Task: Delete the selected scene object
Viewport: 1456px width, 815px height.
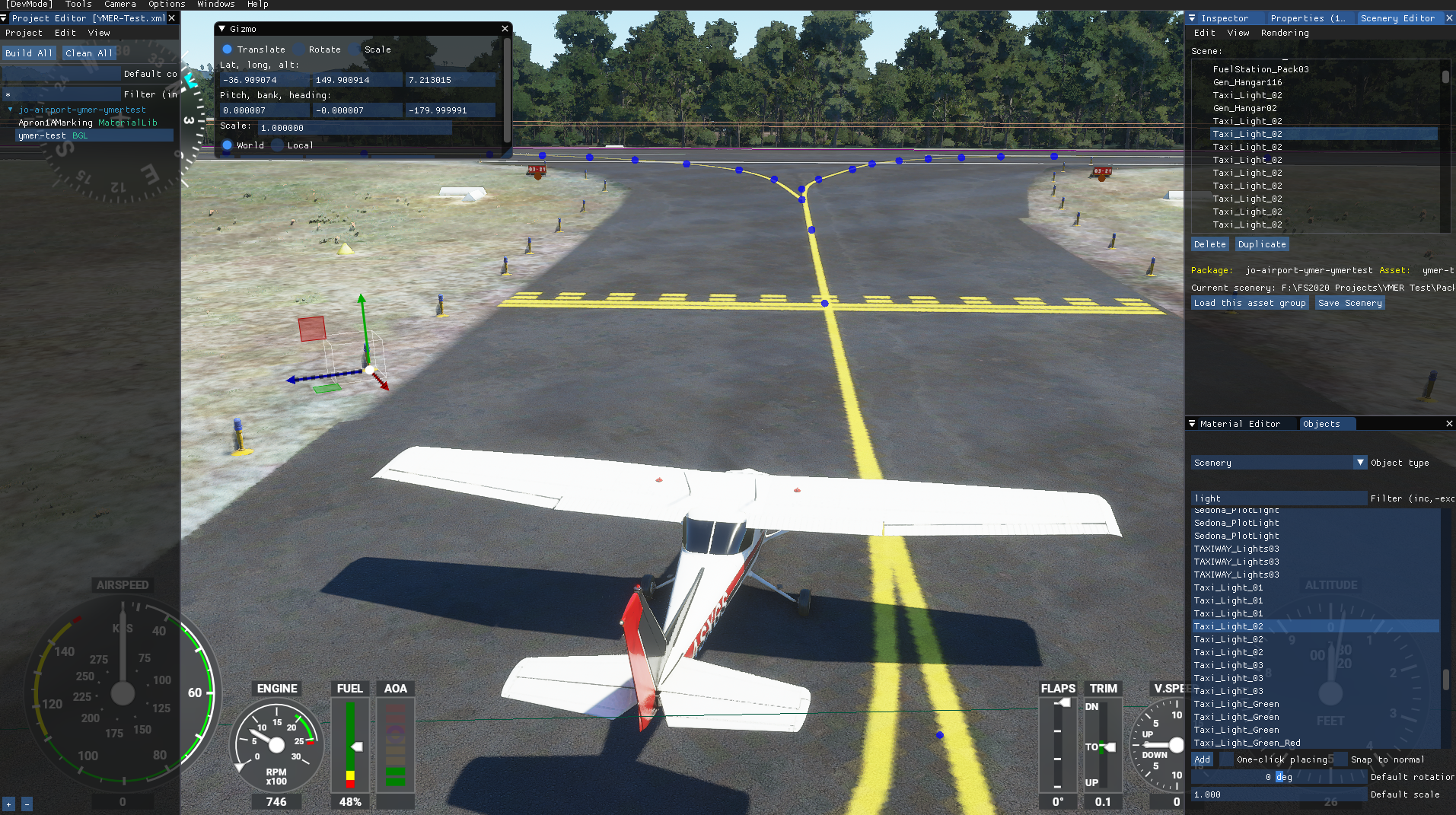Action: (1209, 244)
